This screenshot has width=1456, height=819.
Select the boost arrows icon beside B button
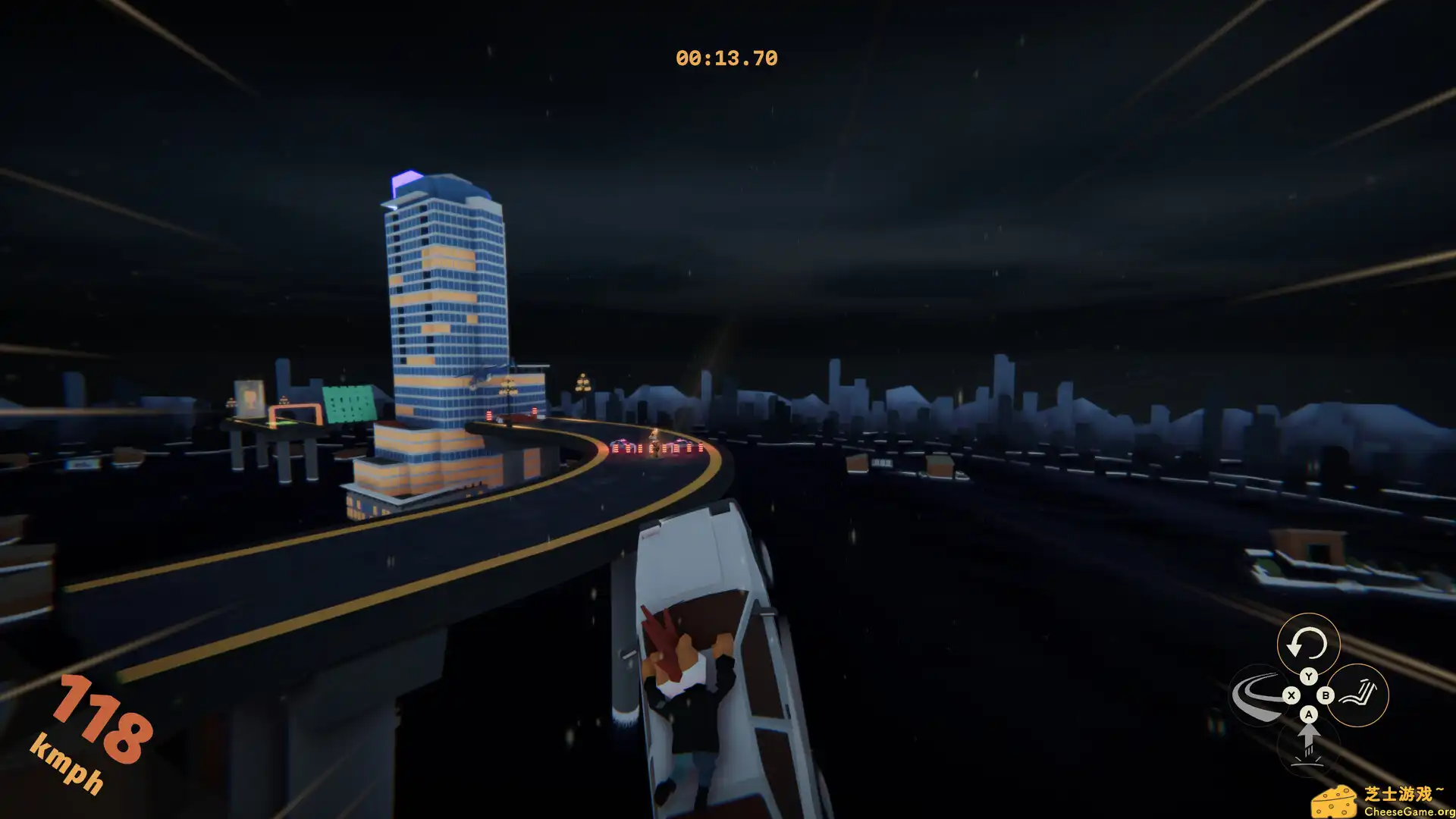(x=1360, y=692)
